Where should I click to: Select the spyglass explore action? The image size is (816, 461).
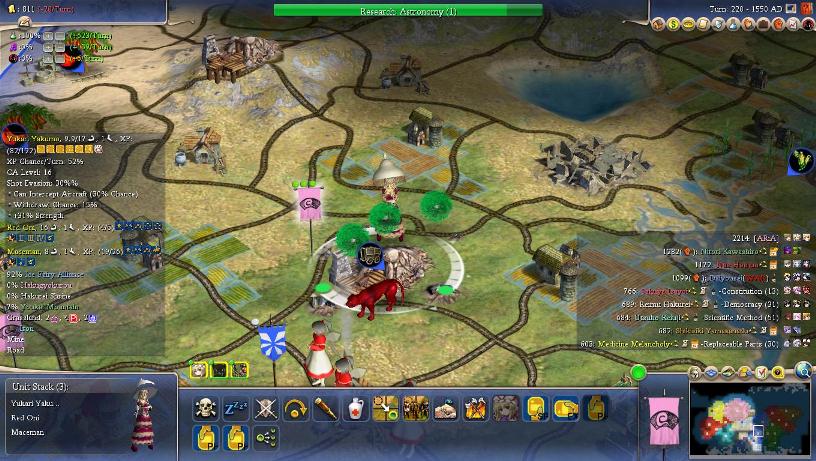tap(325, 408)
